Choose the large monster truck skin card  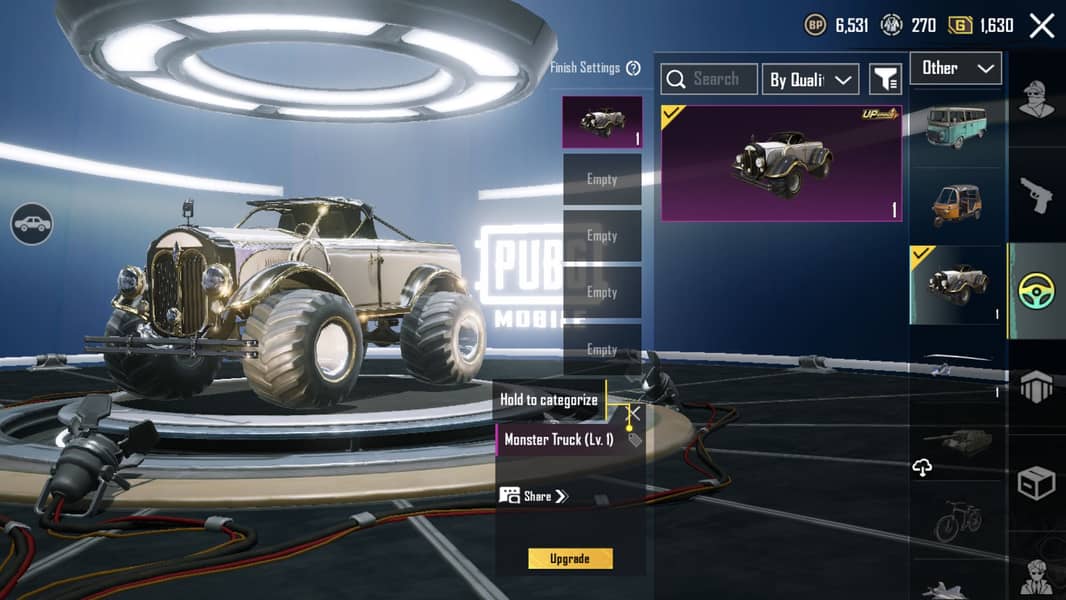tap(781, 164)
